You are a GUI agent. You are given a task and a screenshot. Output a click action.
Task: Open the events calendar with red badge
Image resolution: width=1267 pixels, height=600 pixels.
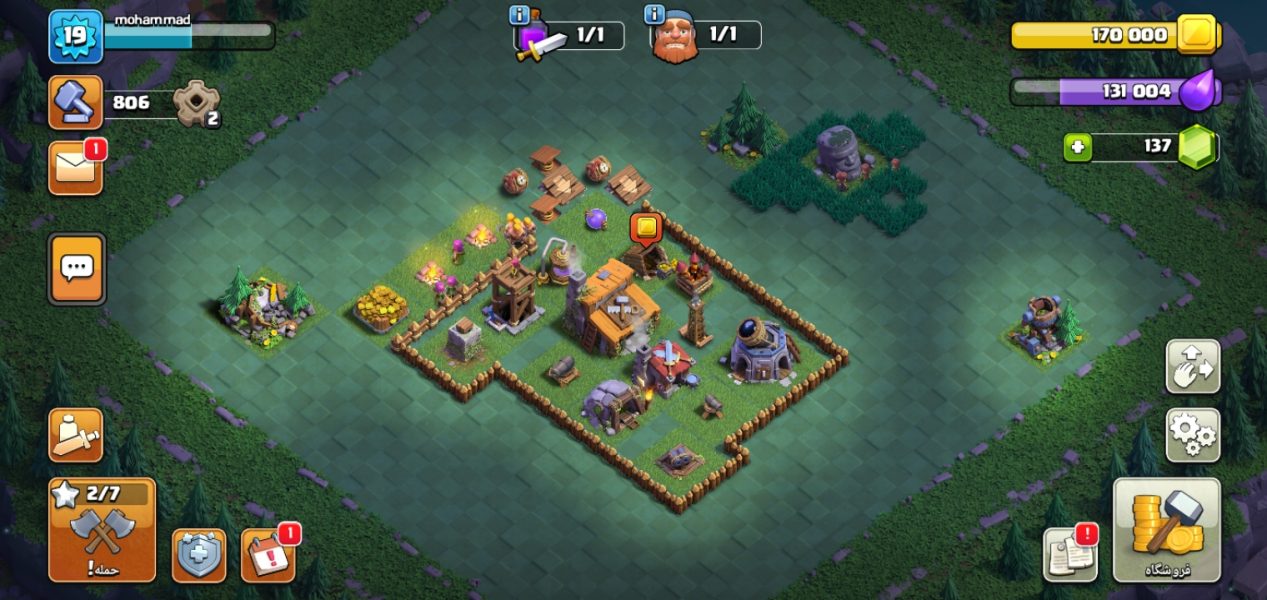pos(268,555)
